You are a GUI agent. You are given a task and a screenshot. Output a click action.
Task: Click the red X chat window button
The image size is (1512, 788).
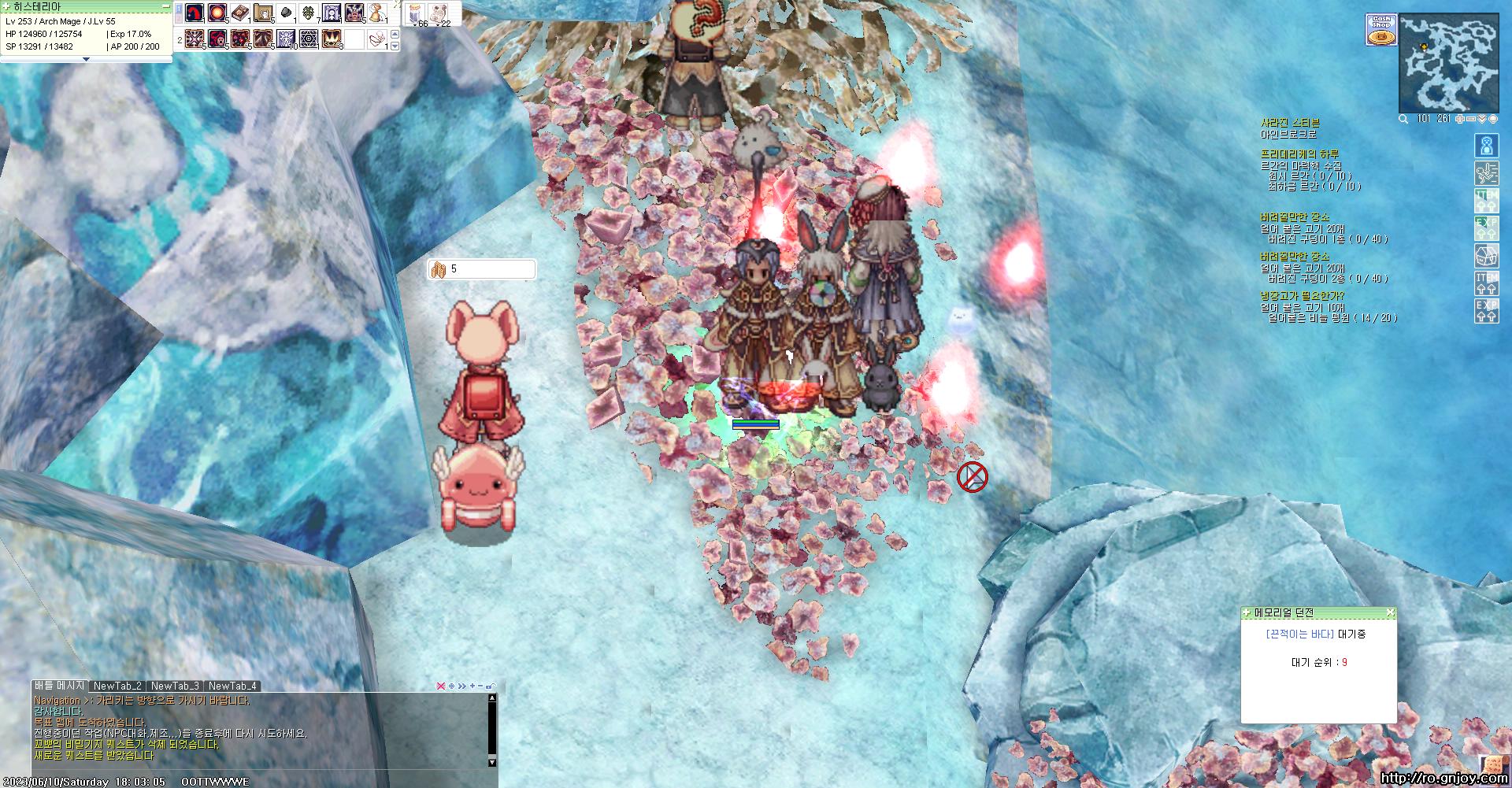pos(441,686)
